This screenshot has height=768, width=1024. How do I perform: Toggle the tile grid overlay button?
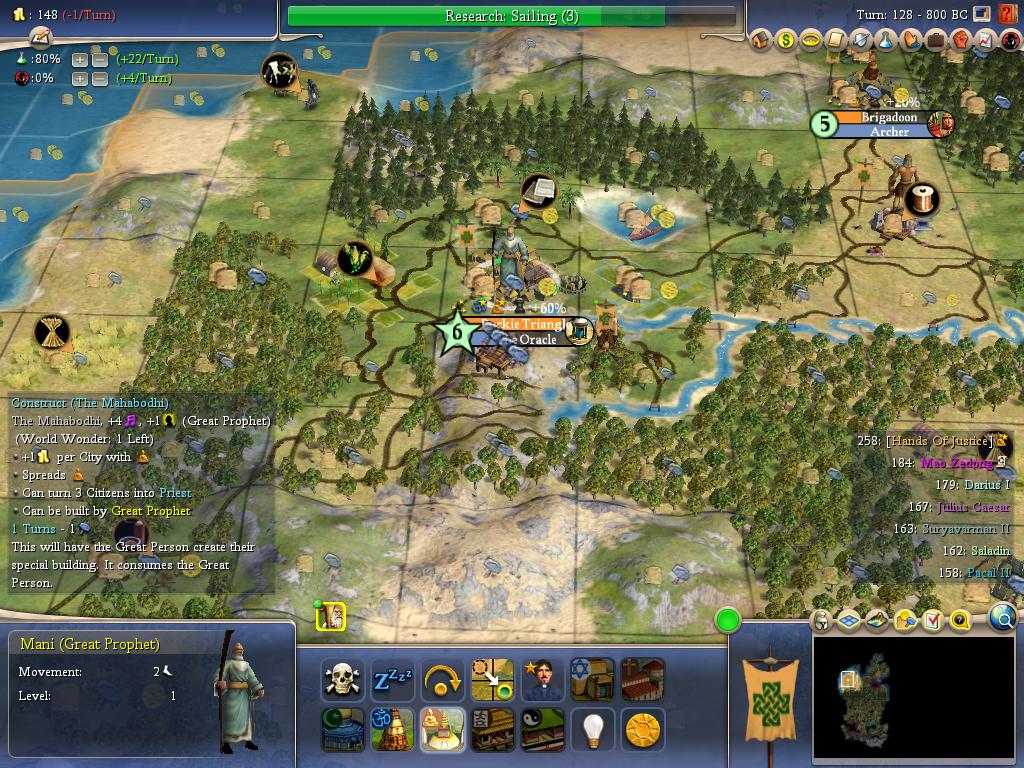coord(850,621)
